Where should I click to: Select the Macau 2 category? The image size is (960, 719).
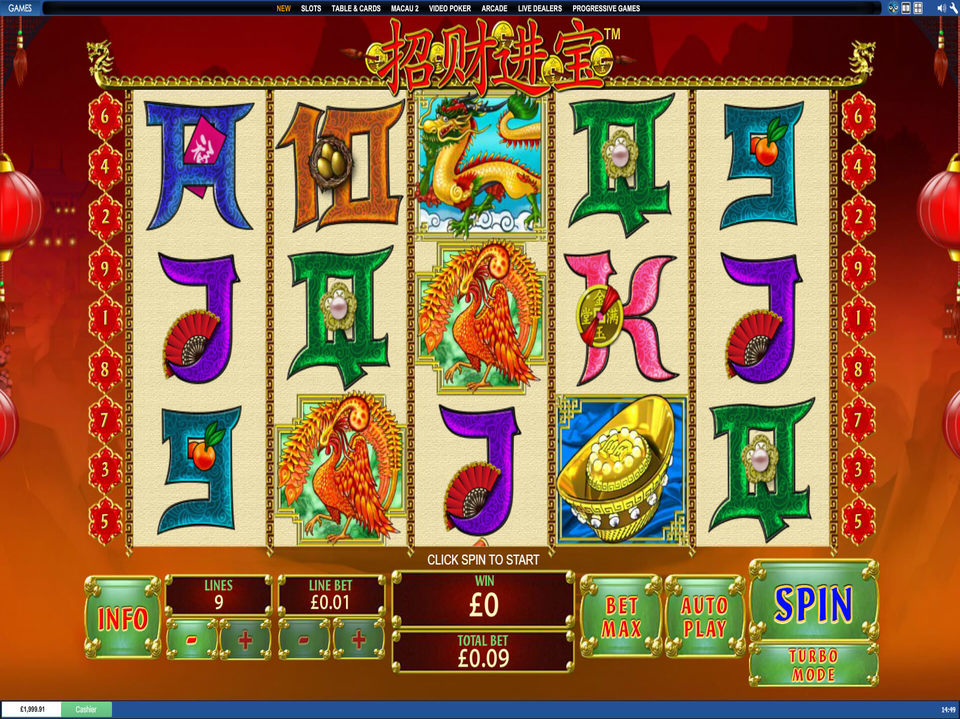click(x=405, y=8)
